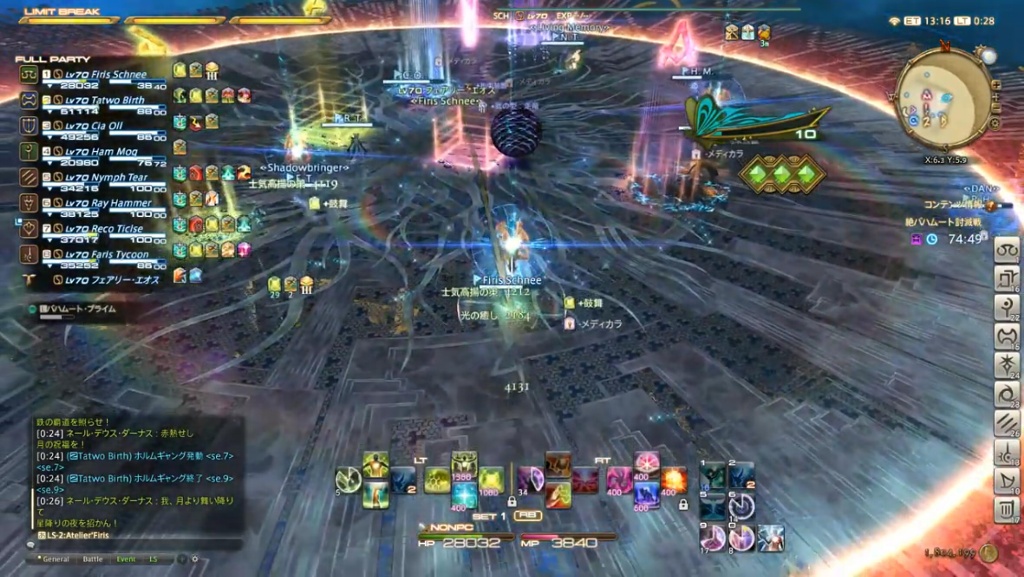Activate the blue sparkle ability costing 400
This screenshot has width=1024, height=577.
point(464,494)
